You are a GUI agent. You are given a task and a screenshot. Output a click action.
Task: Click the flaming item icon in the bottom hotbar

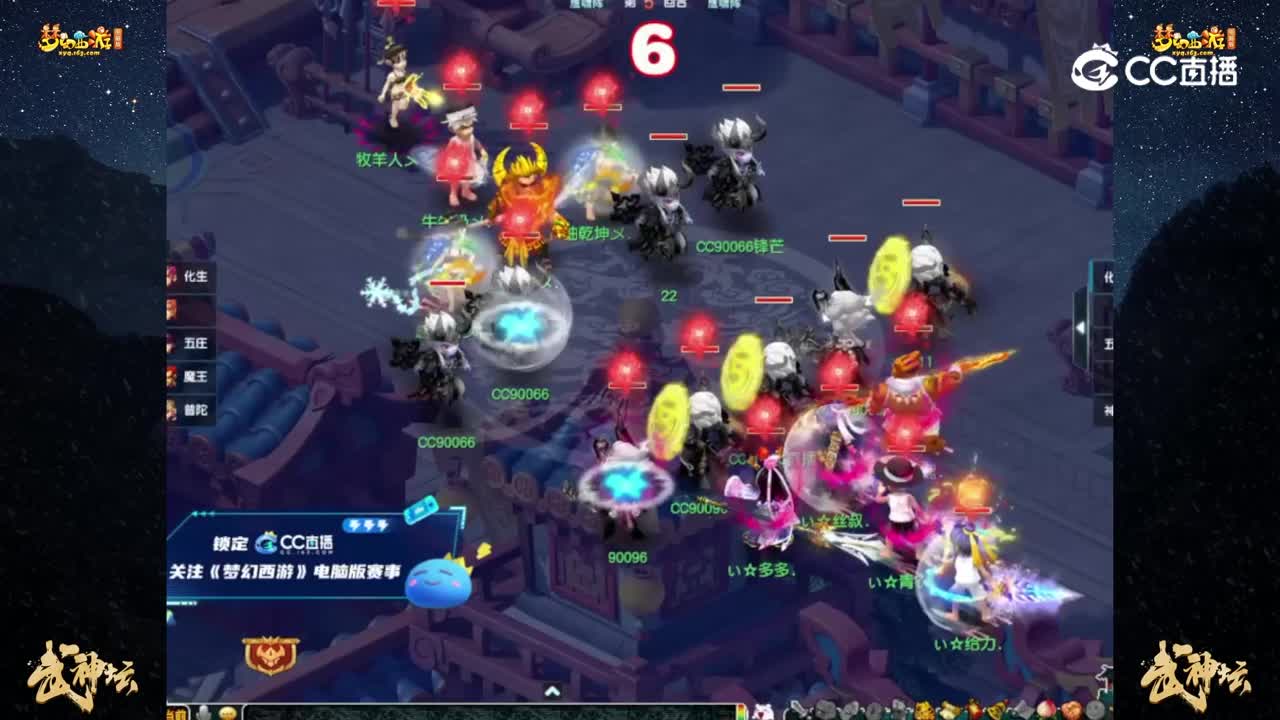click(972, 708)
